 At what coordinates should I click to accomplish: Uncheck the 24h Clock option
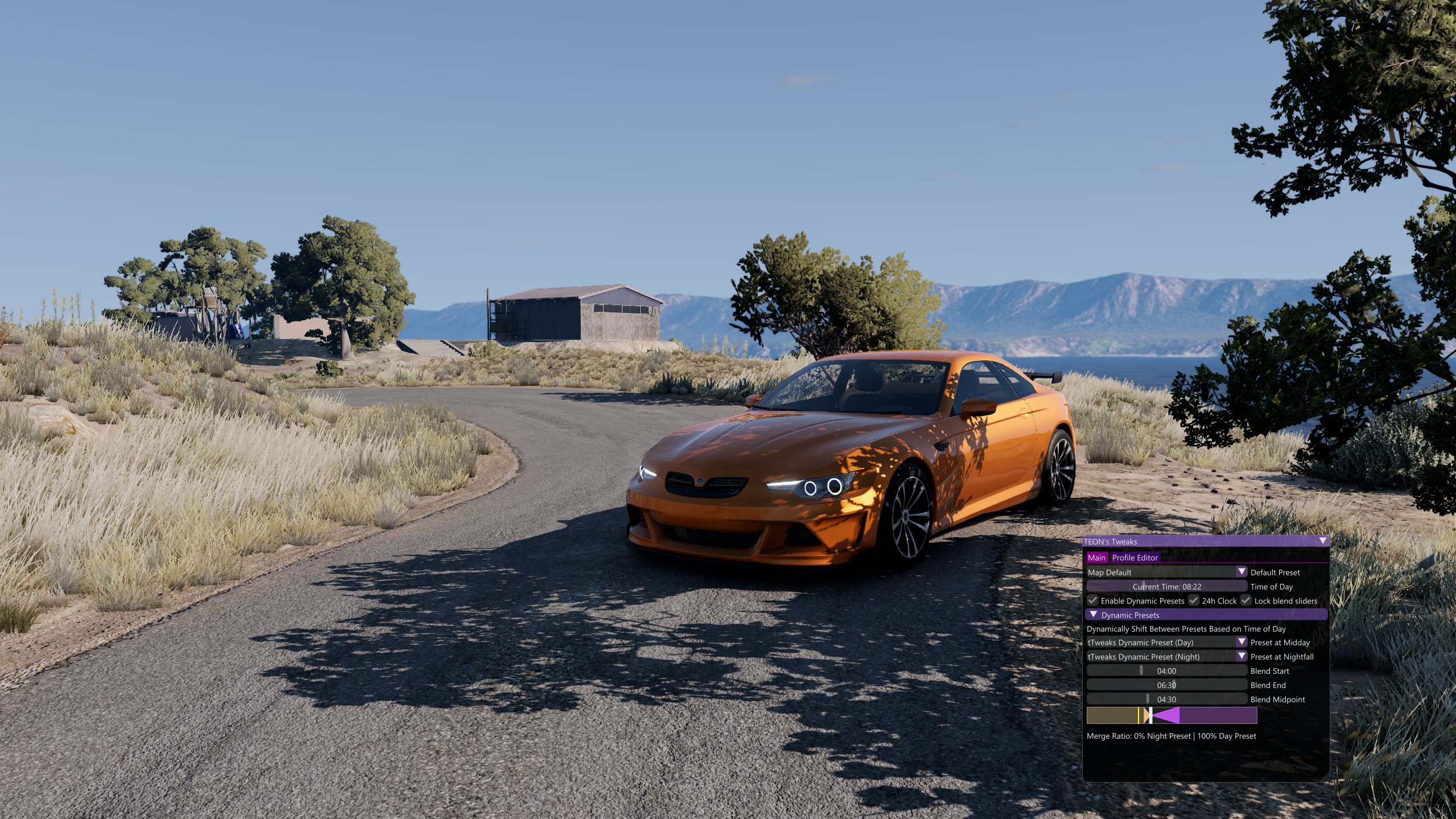pos(1194,600)
